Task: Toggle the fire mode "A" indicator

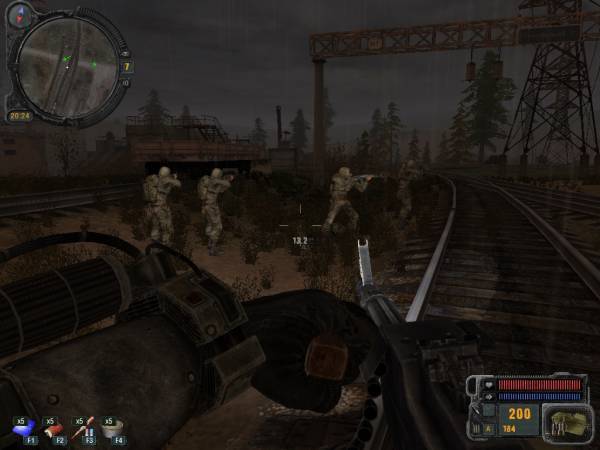Action: coord(487,430)
